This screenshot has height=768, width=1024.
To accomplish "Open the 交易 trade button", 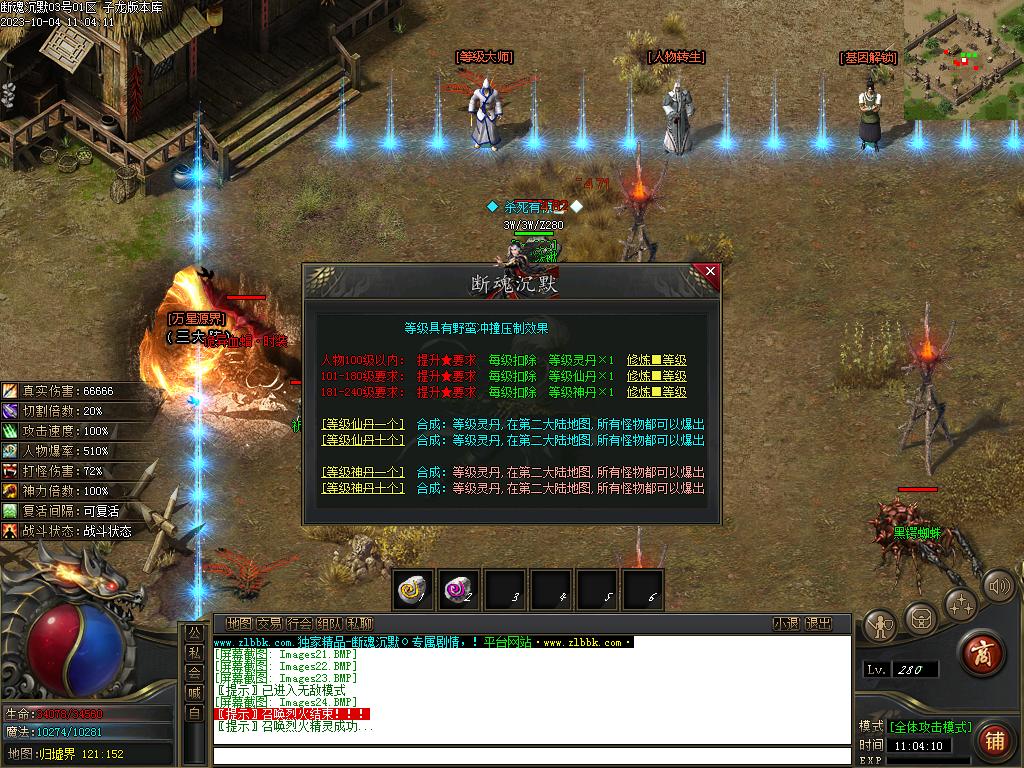I will click(269, 624).
